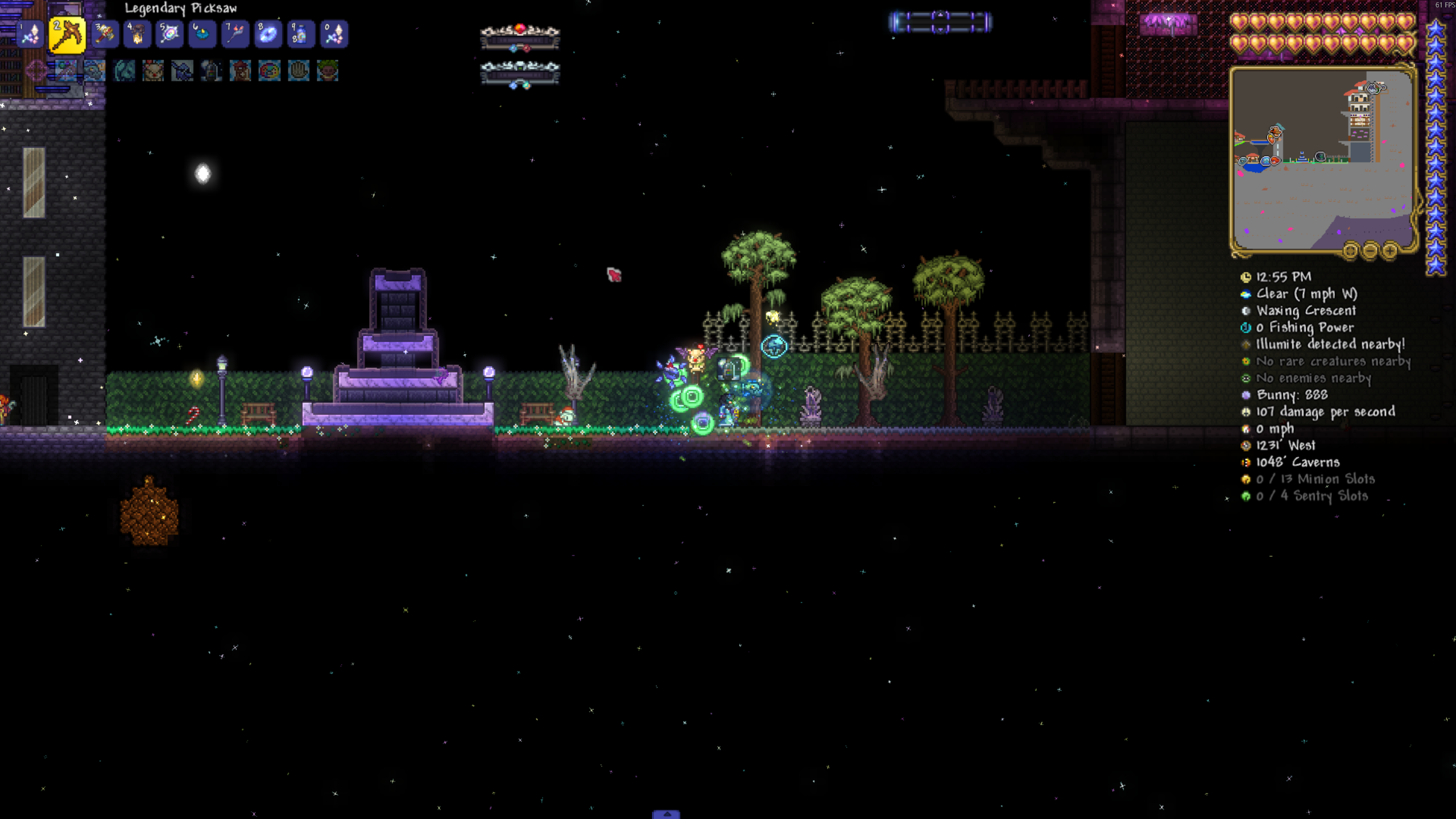Image resolution: width=1456 pixels, height=819 pixels.
Task: Select the flame-tipped staff in slot 7
Action: (235, 35)
